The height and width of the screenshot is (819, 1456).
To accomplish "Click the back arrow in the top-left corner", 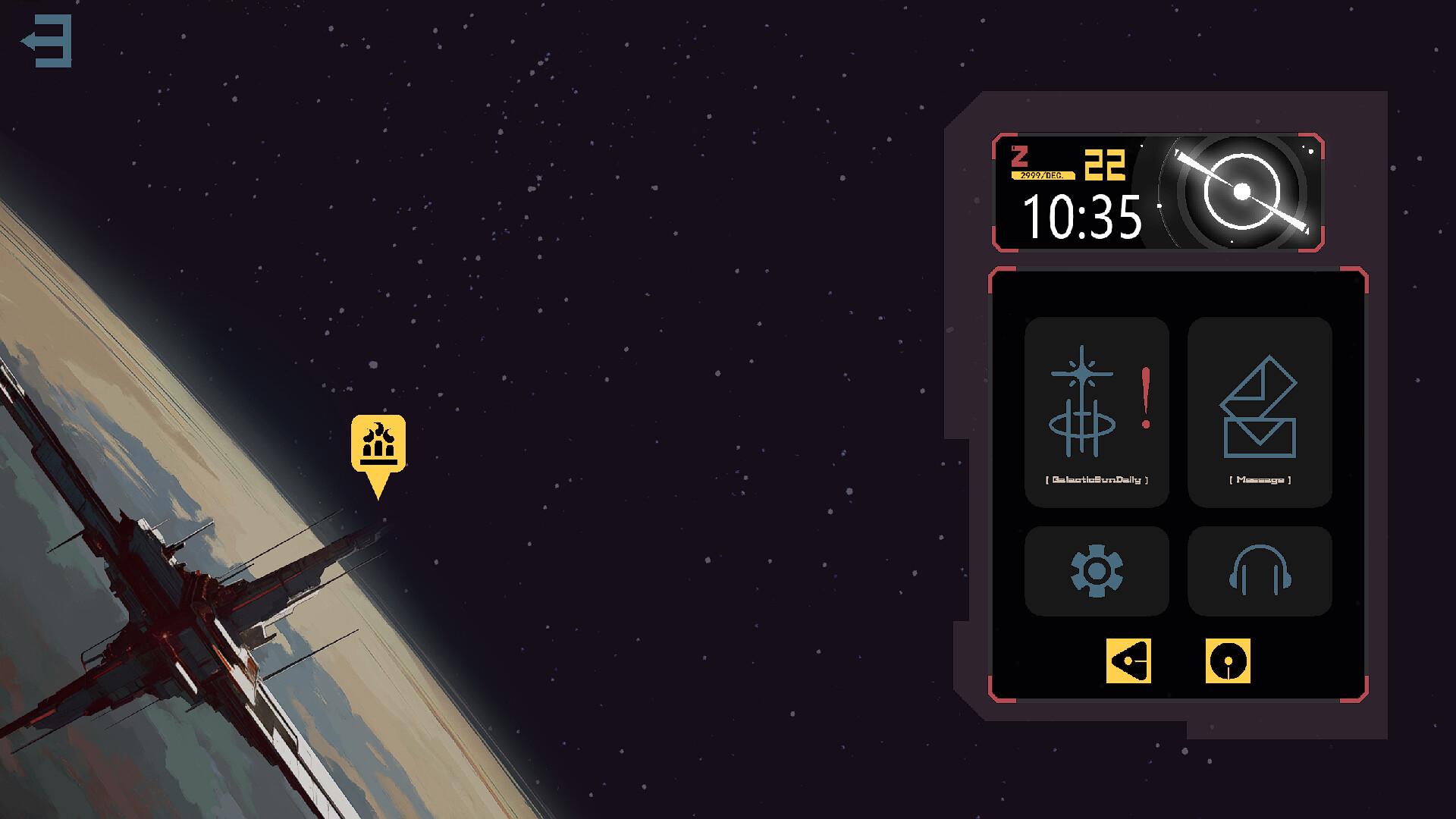I will pos(47,41).
